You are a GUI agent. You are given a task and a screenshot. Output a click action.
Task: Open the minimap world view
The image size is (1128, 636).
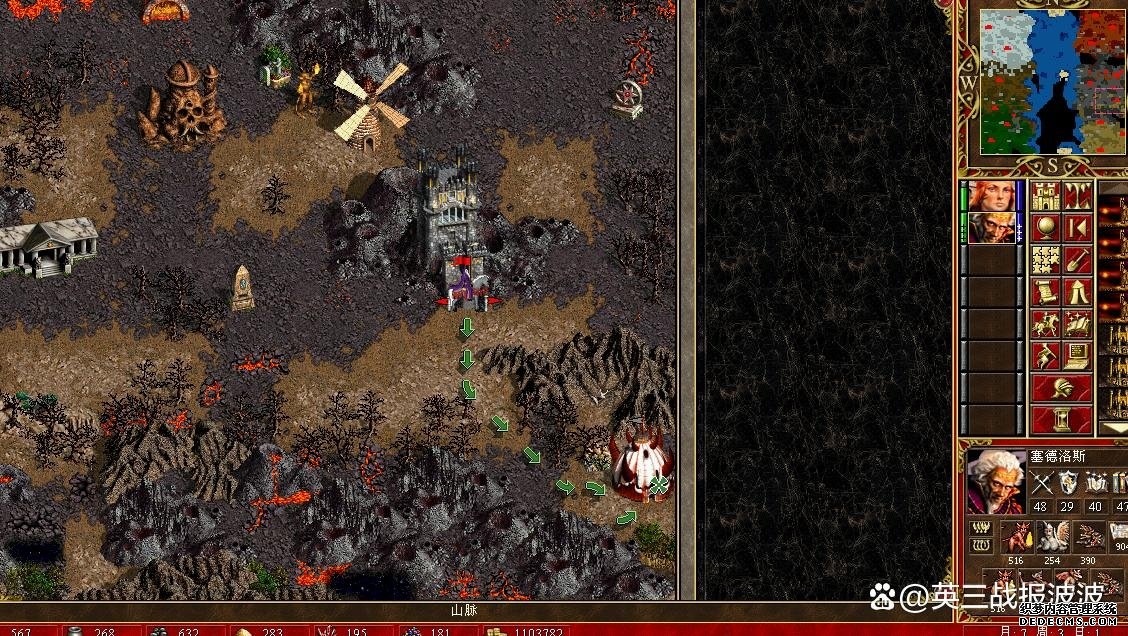tap(1052, 82)
